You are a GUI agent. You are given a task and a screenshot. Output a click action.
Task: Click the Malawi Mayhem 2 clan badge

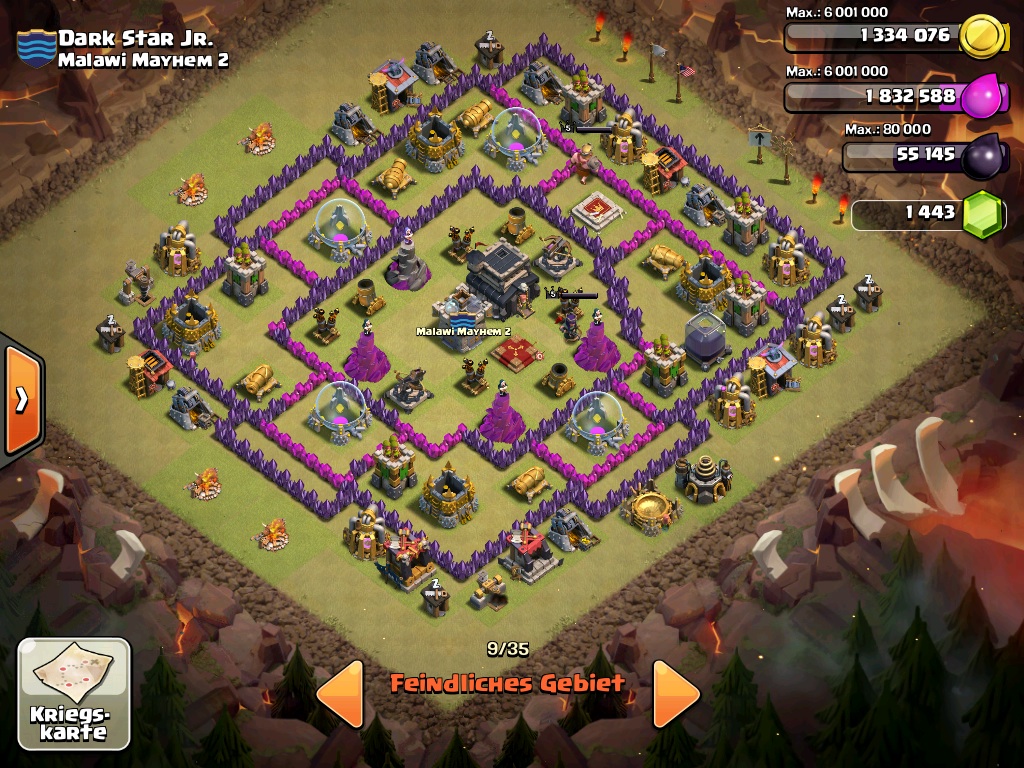click(35, 48)
